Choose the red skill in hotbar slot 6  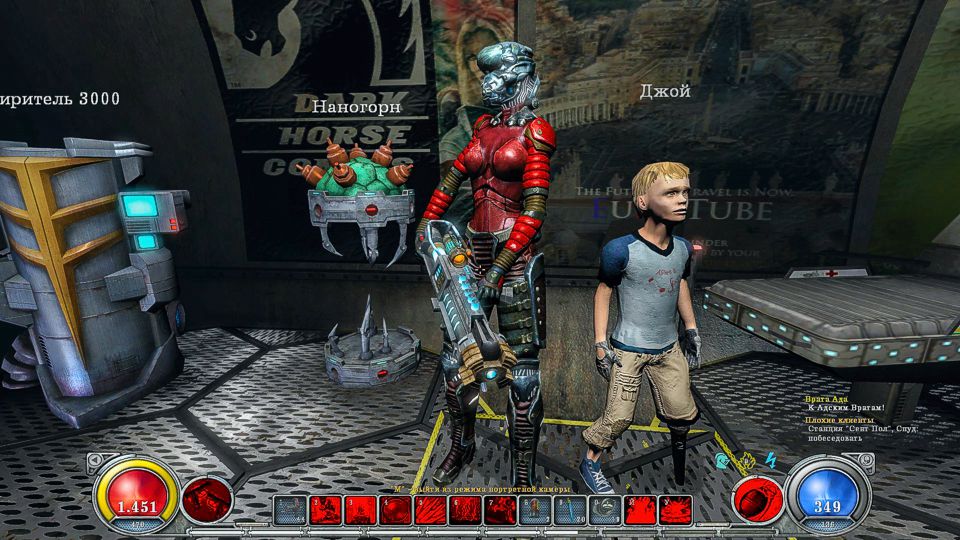click(x=465, y=510)
